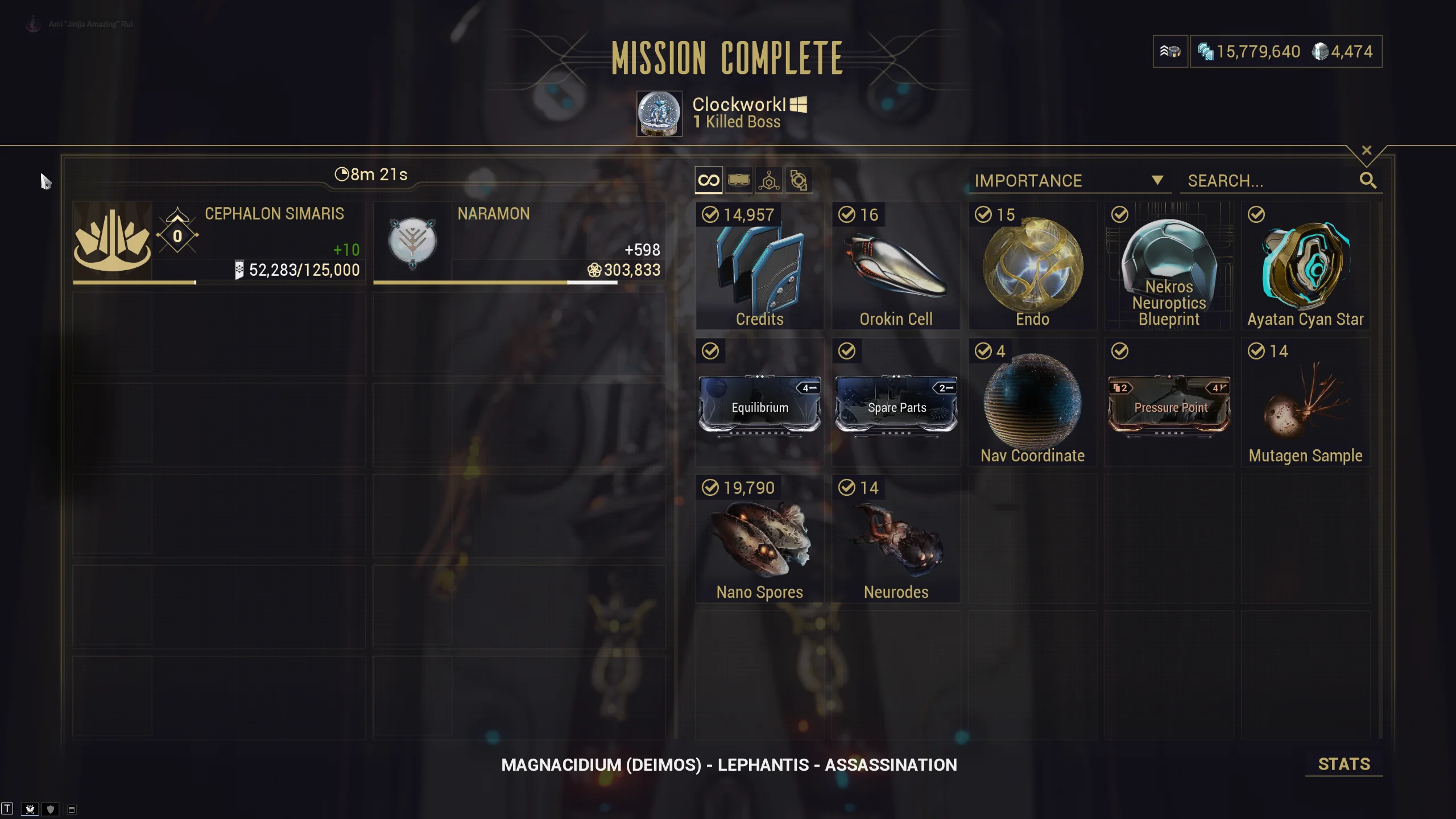The width and height of the screenshot is (1456, 819).
Task: Click the search magnifier icon
Action: click(1370, 180)
